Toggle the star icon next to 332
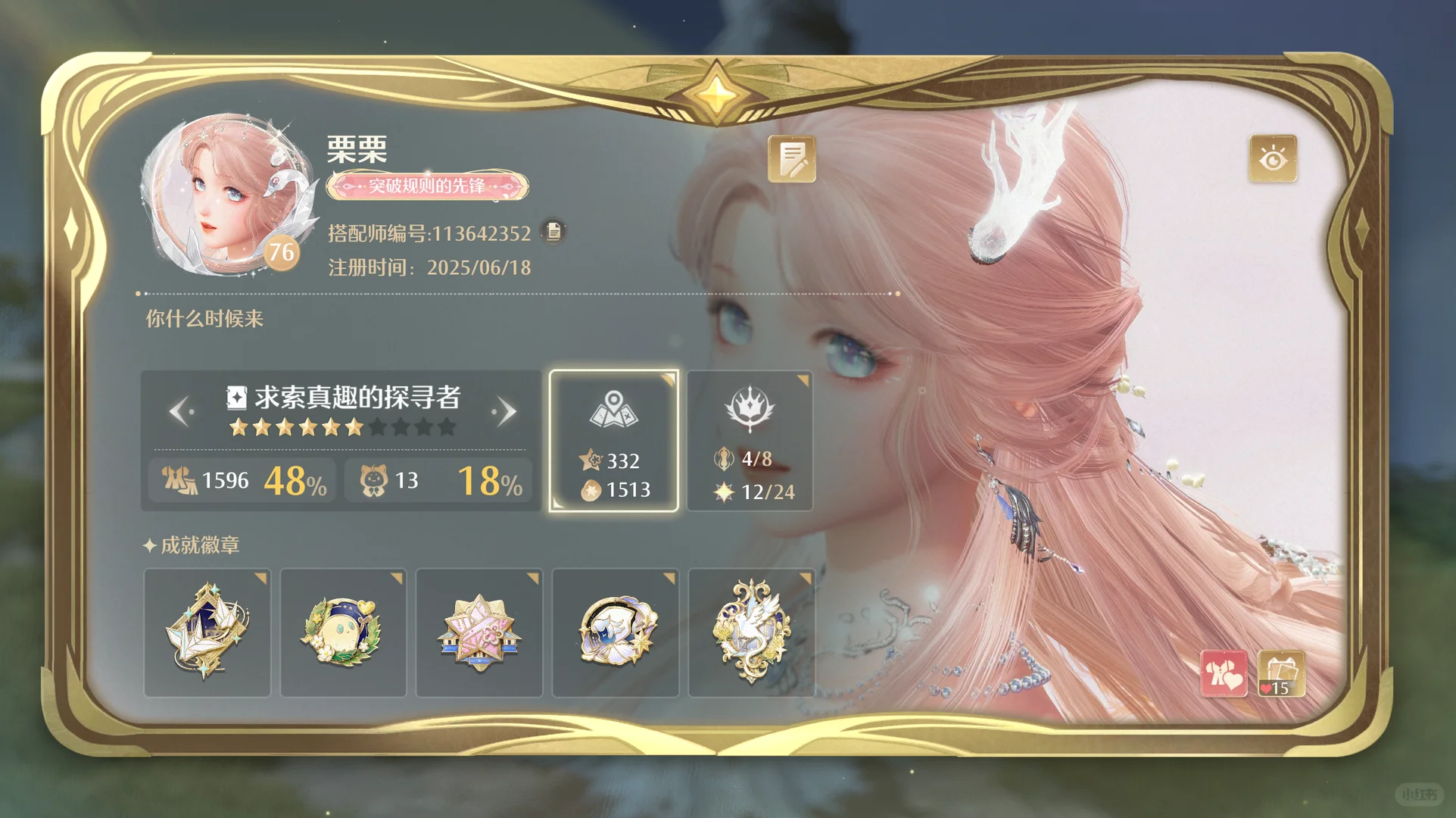Screen dimensions: 1456x818 click(591, 460)
